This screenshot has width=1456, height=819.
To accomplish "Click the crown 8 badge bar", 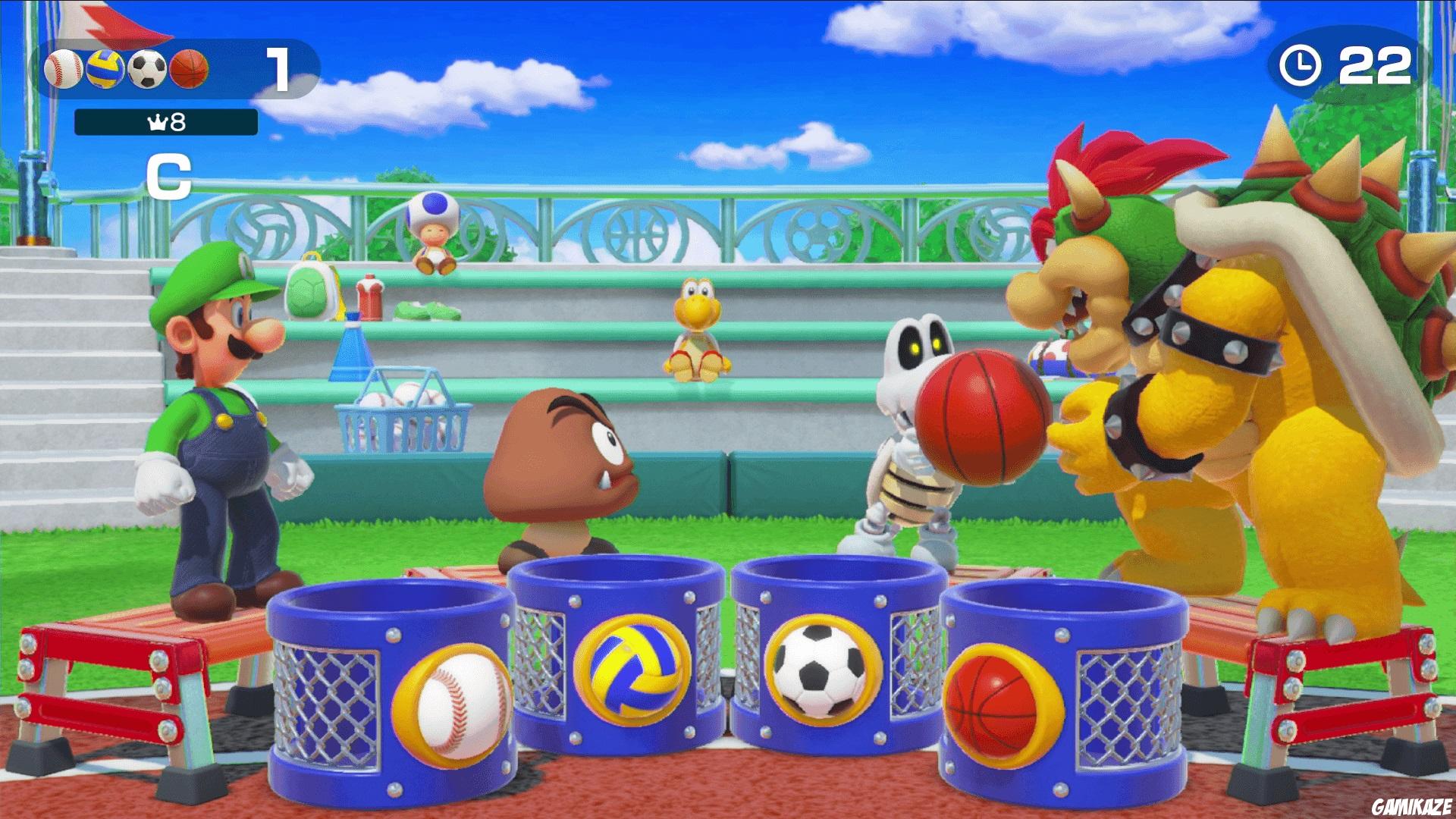I will point(165,124).
